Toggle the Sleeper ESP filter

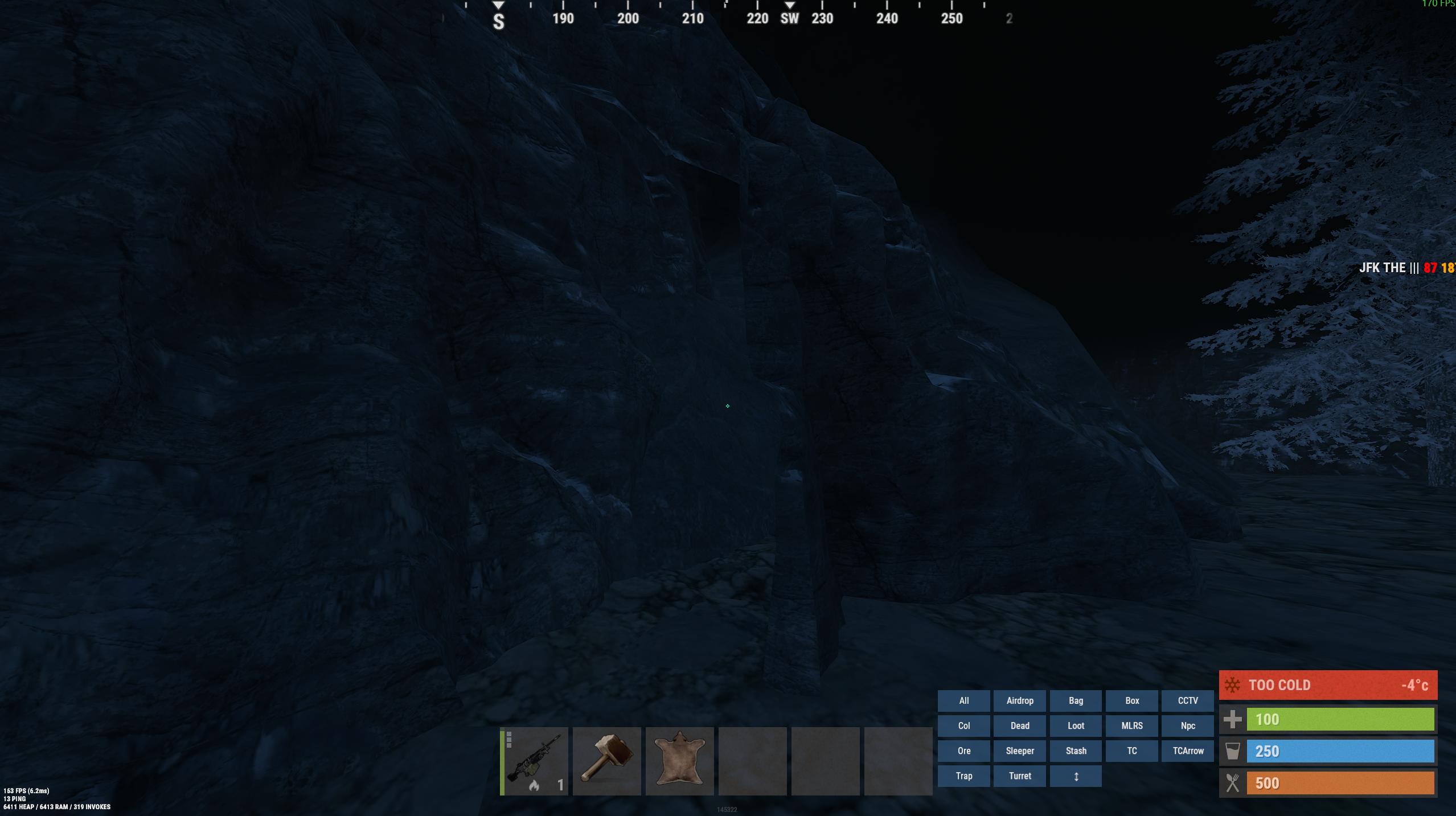pos(1019,751)
